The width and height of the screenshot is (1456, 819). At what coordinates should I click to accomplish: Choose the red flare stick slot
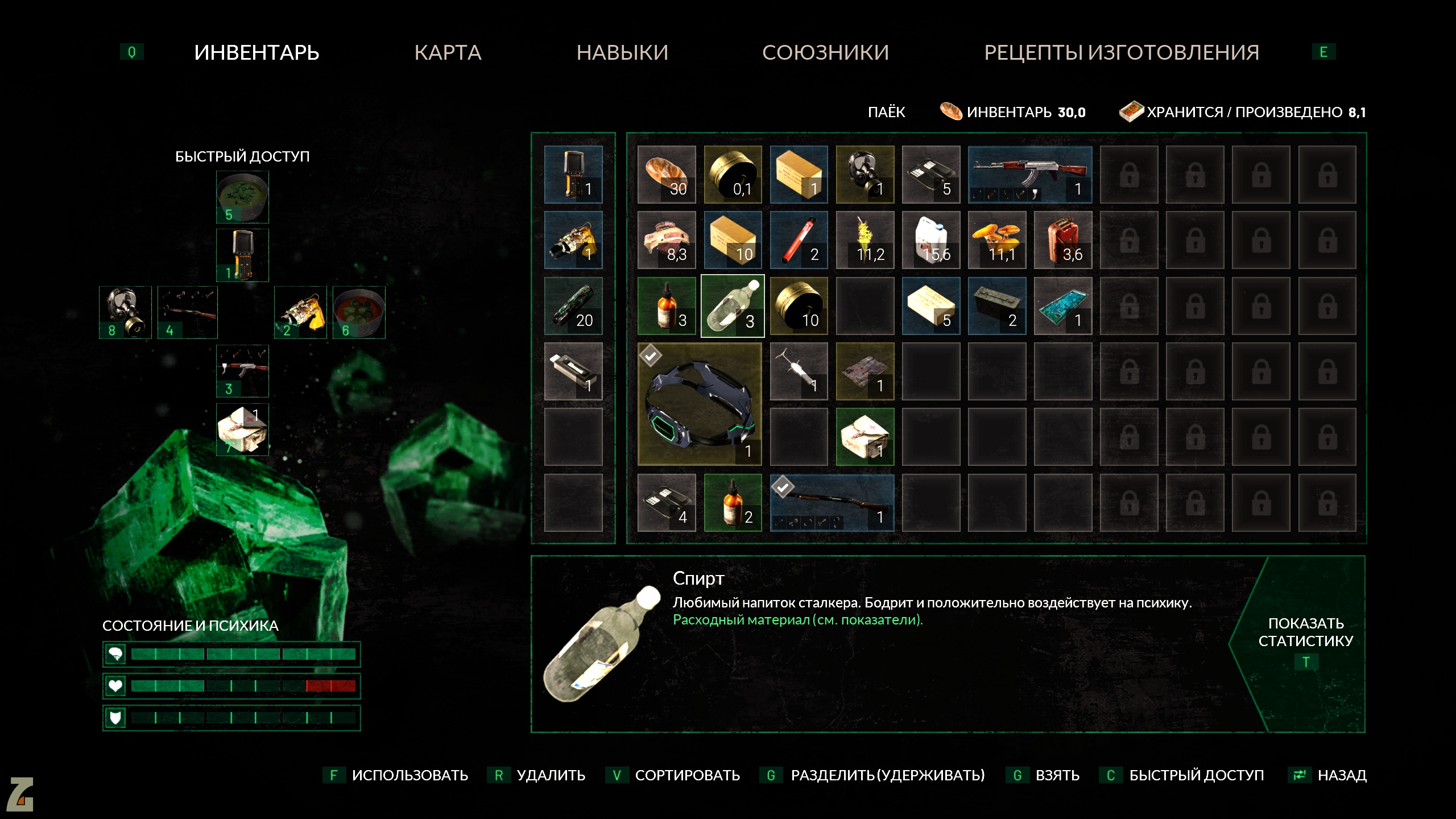coord(799,240)
